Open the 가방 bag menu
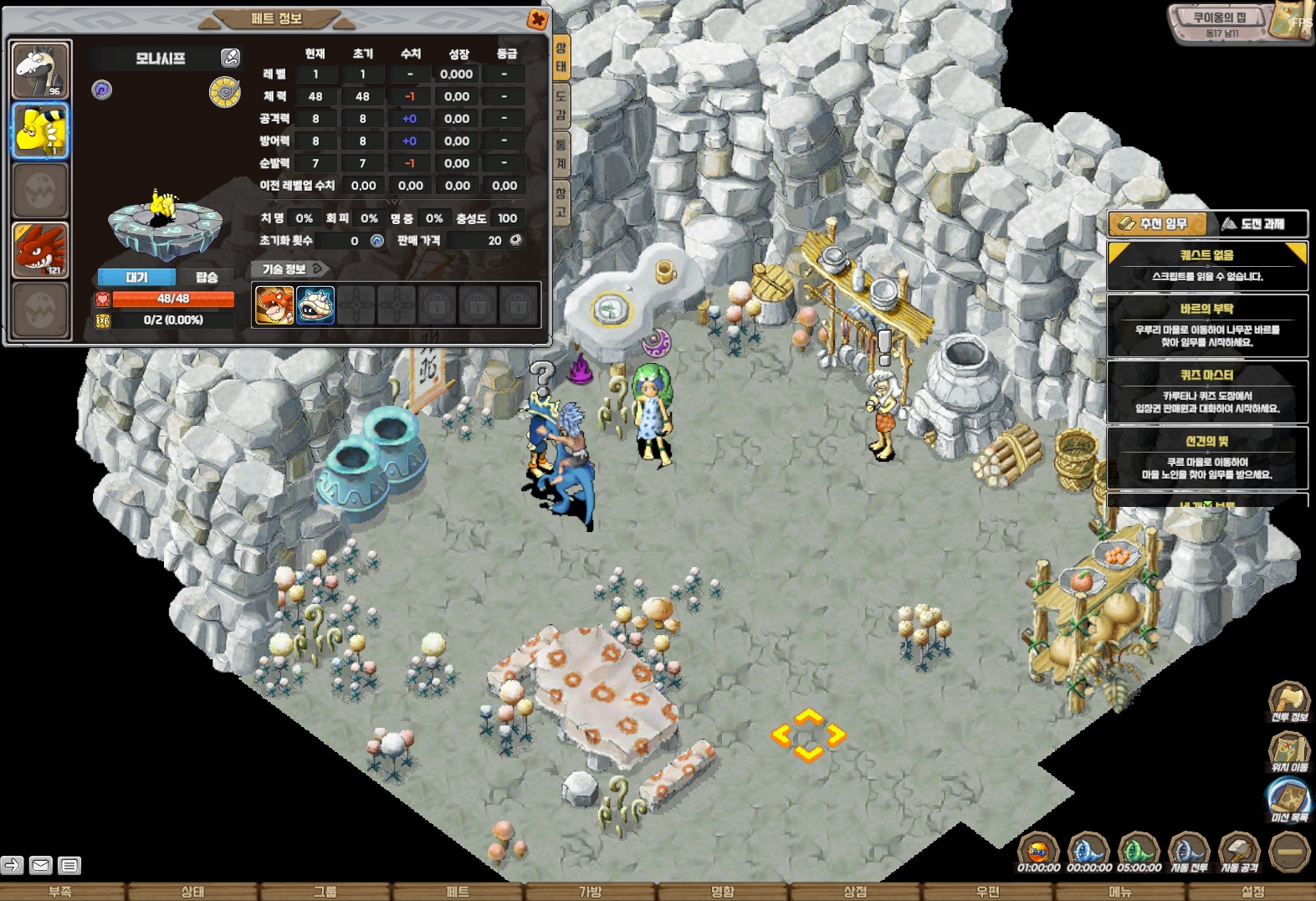Screen dimensions: 1316x901 pyautogui.click(x=590, y=892)
